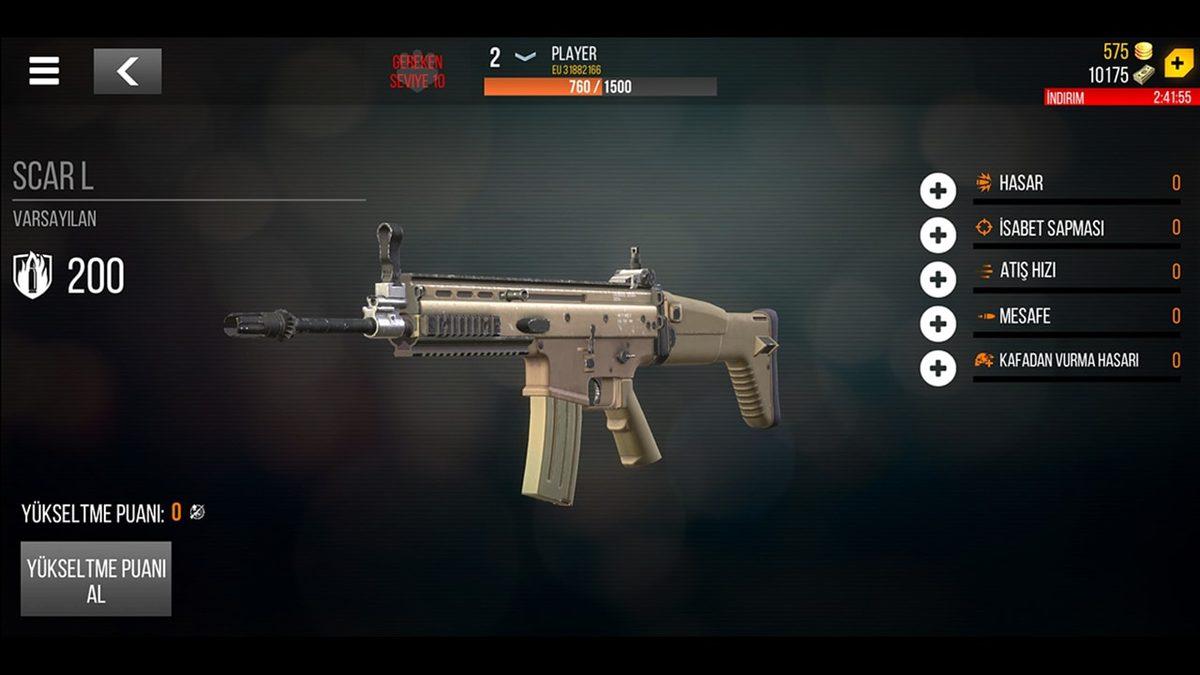Increase İsabet Sapması with its plus button
Viewport: 1200px width, 675px height.
click(937, 235)
